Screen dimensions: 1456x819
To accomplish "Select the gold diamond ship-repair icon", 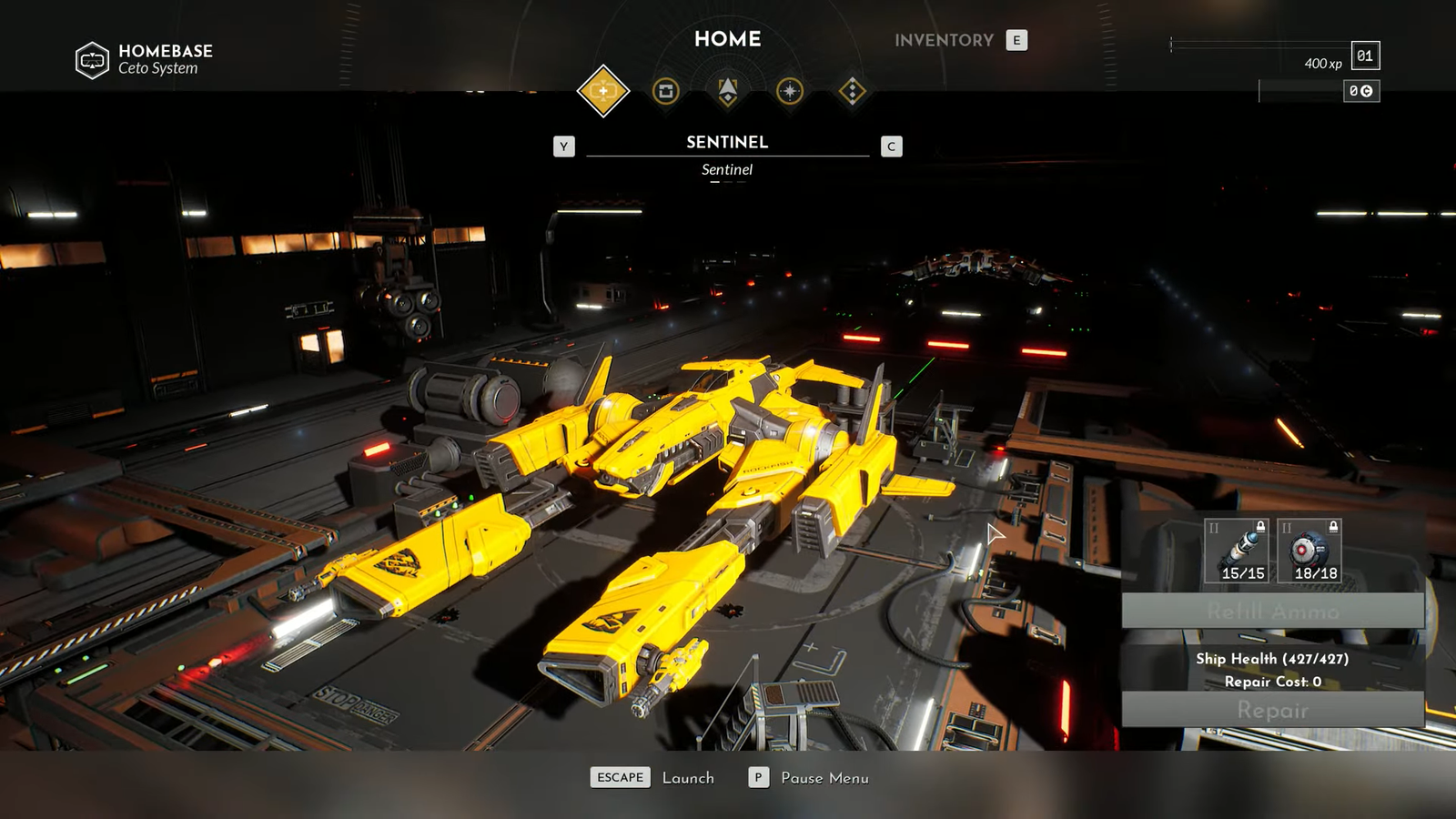I will coord(602,91).
